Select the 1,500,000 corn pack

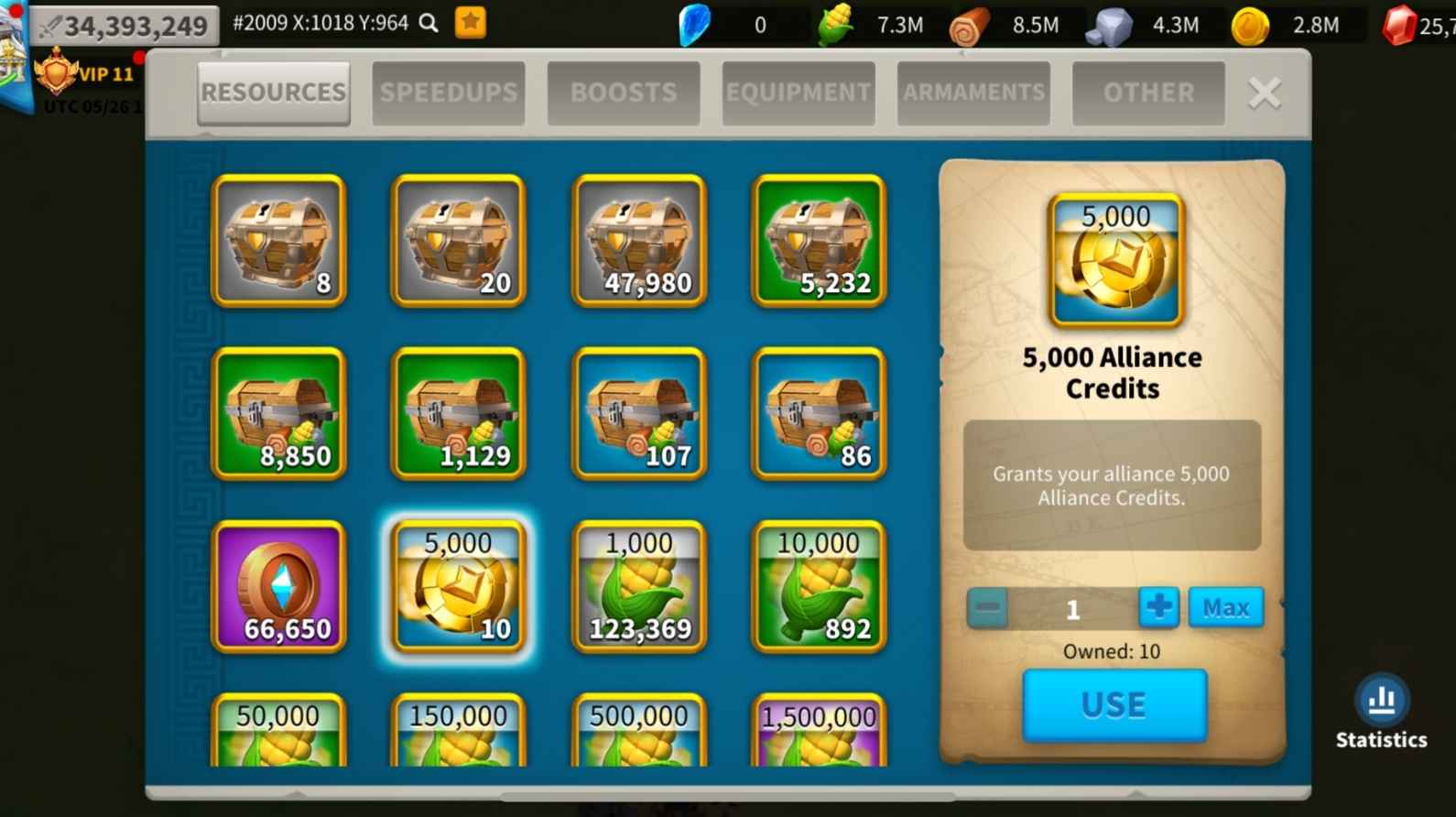[818, 733]
